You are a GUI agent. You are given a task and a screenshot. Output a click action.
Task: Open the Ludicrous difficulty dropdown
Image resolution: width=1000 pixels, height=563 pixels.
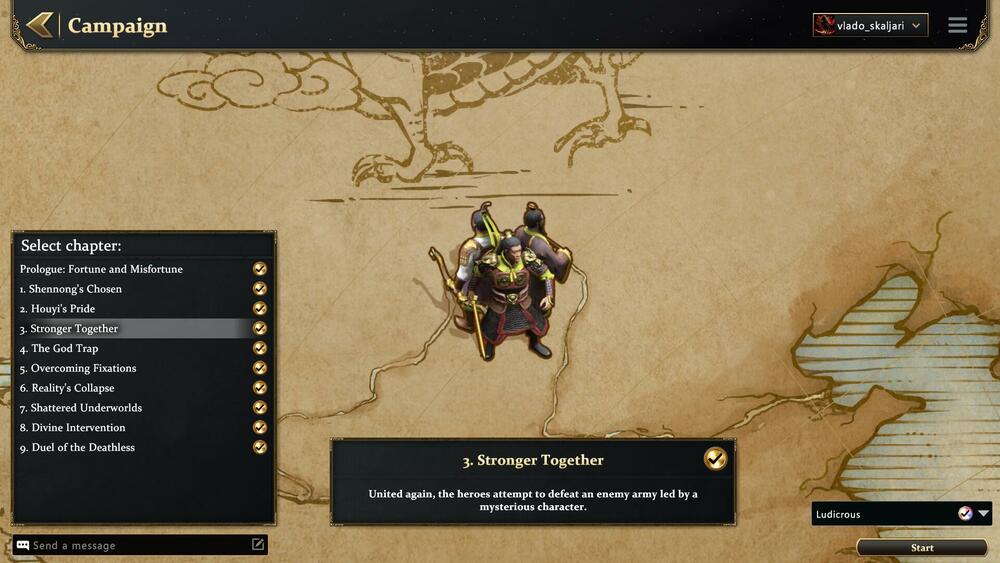[901, 514]
